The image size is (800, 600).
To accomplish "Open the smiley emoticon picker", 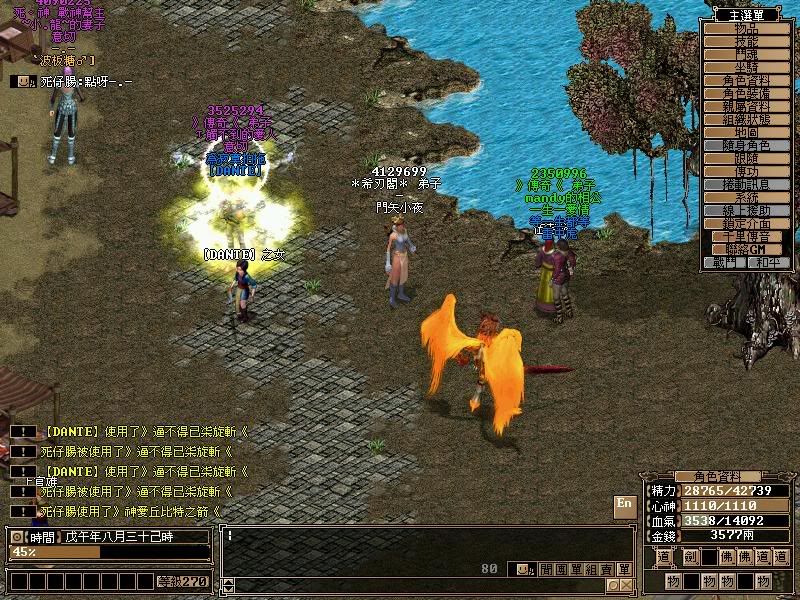I will coord(523,569).
